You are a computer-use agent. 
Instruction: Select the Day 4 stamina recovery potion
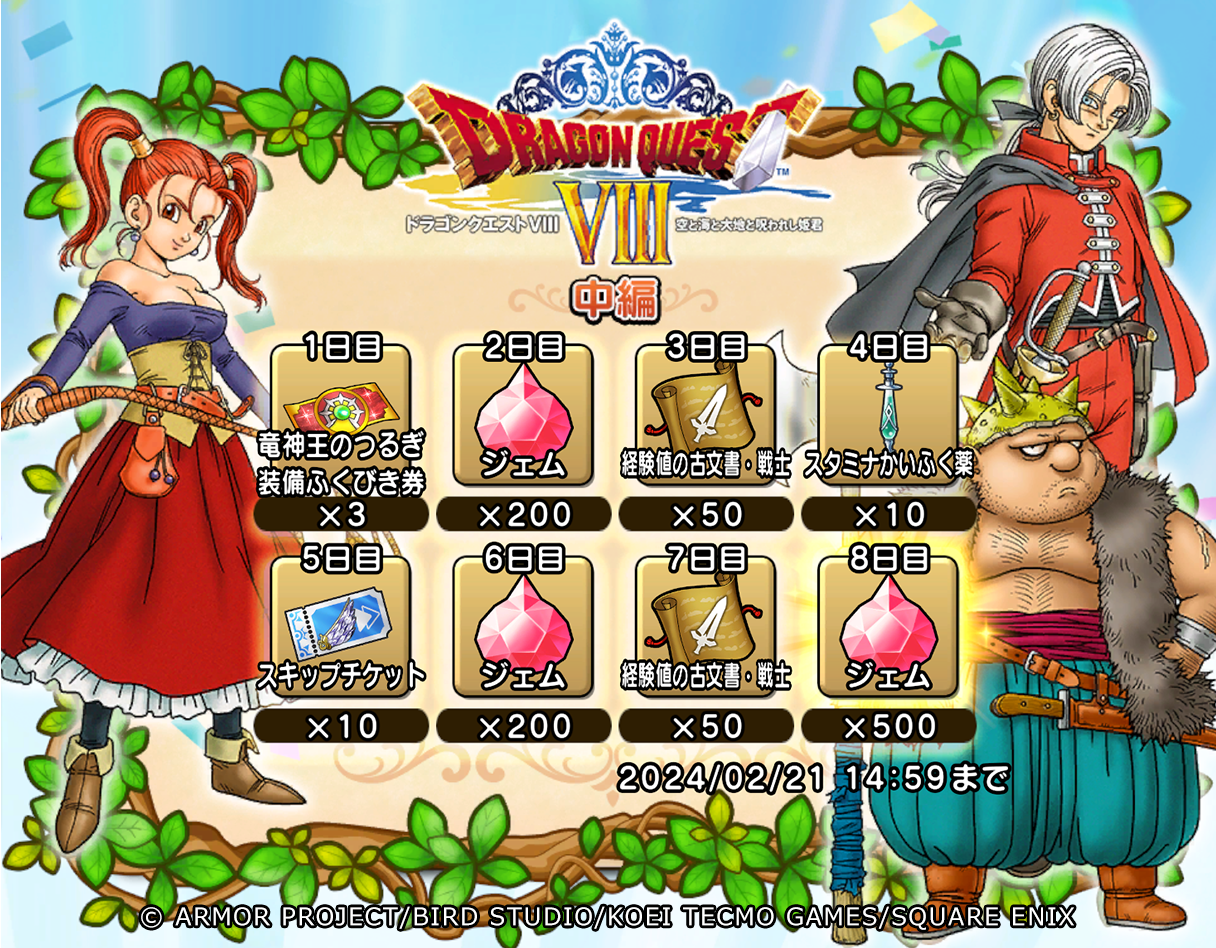point(888,420)
